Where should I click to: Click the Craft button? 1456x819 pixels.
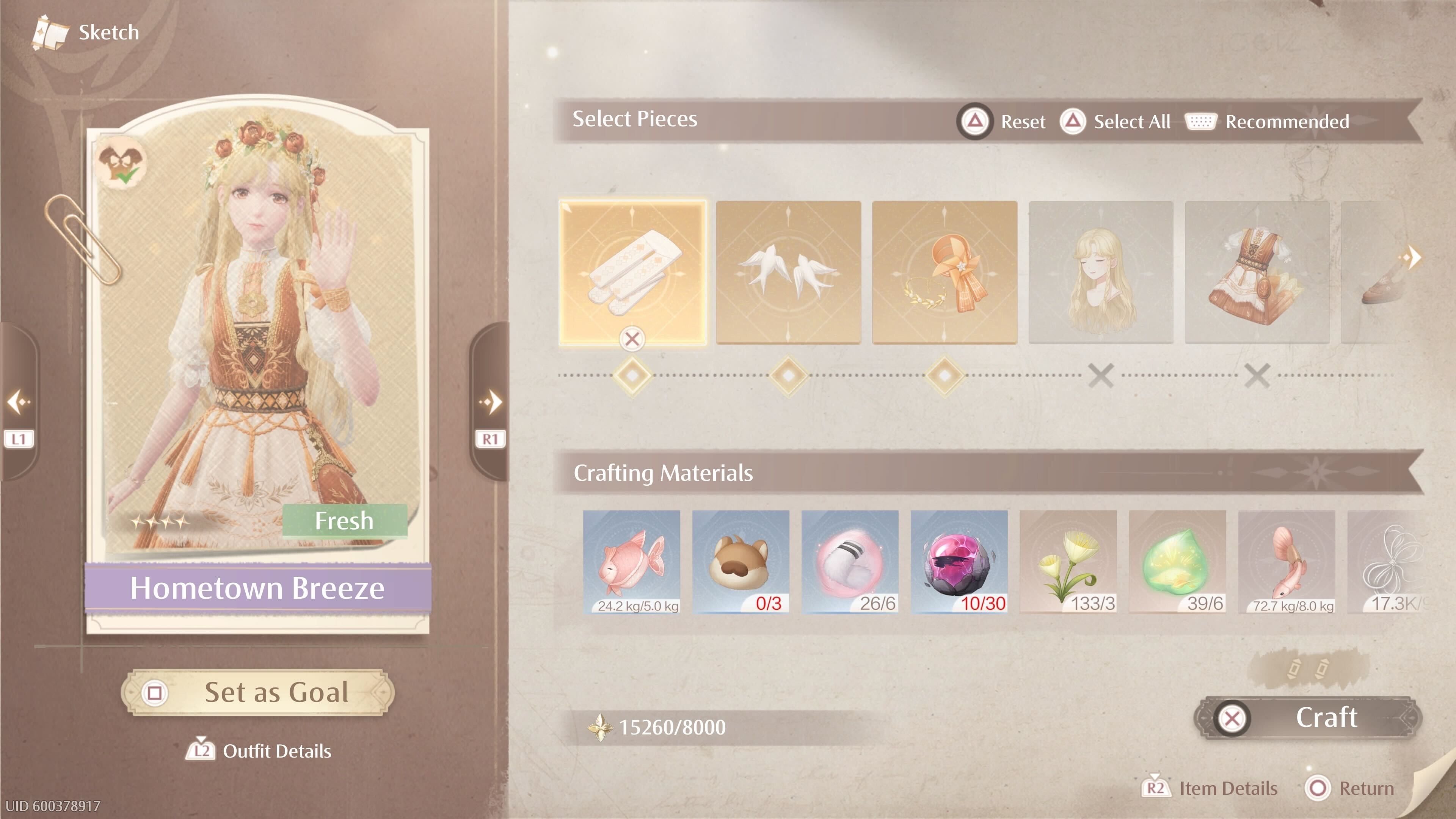(1308, 718)
